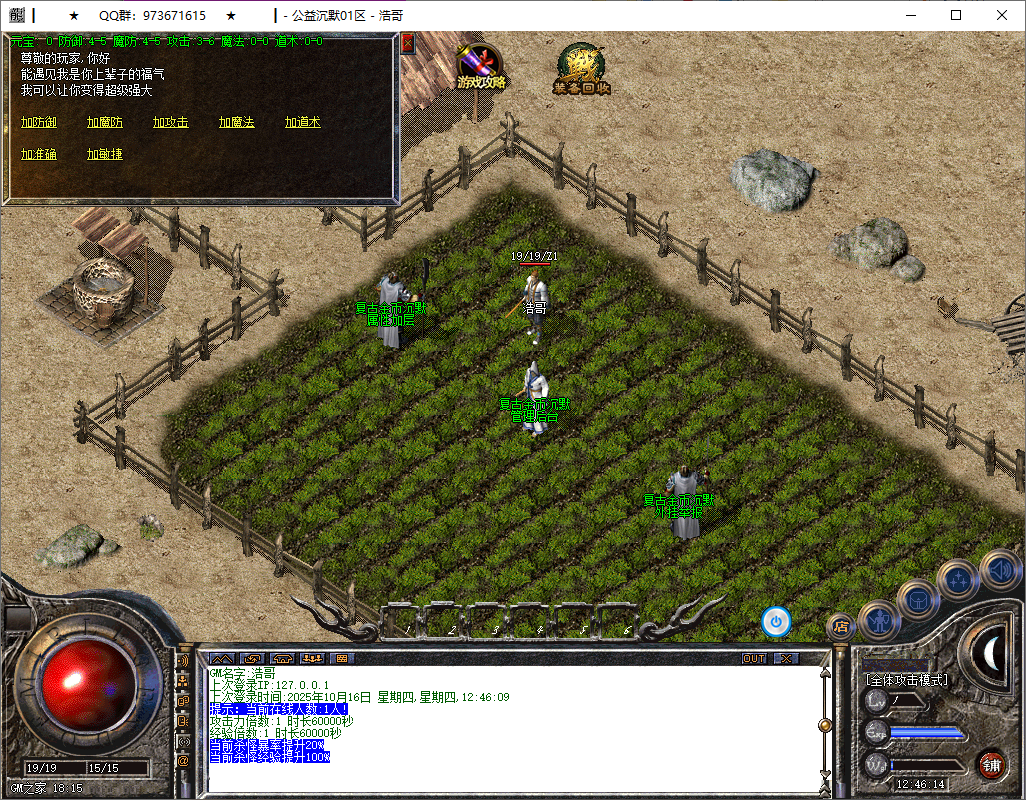The height and width of the screenshot is (800, 1026).
Task: Close the NPC dialog with the red X
Action: [x=407, y=43]
